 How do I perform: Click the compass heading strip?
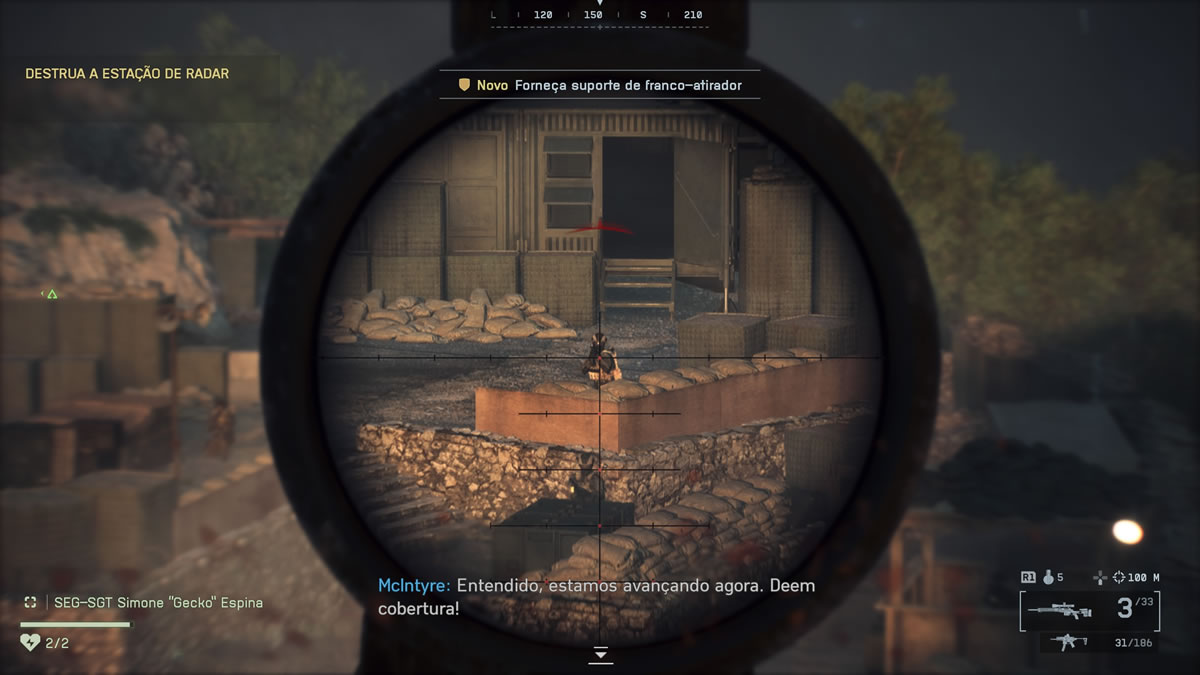[x=600, y=16]
